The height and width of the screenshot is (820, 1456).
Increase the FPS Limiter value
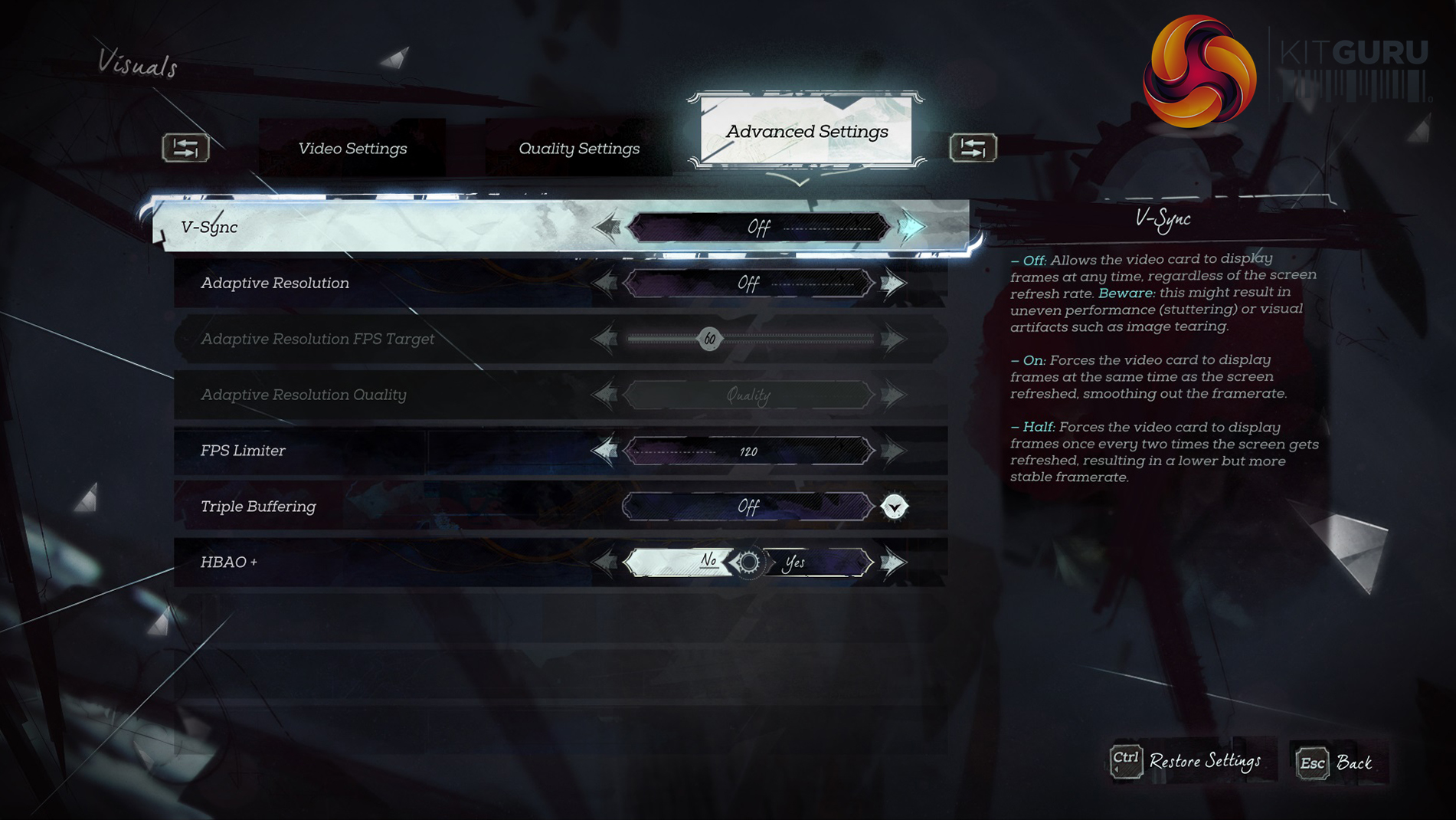892,451
